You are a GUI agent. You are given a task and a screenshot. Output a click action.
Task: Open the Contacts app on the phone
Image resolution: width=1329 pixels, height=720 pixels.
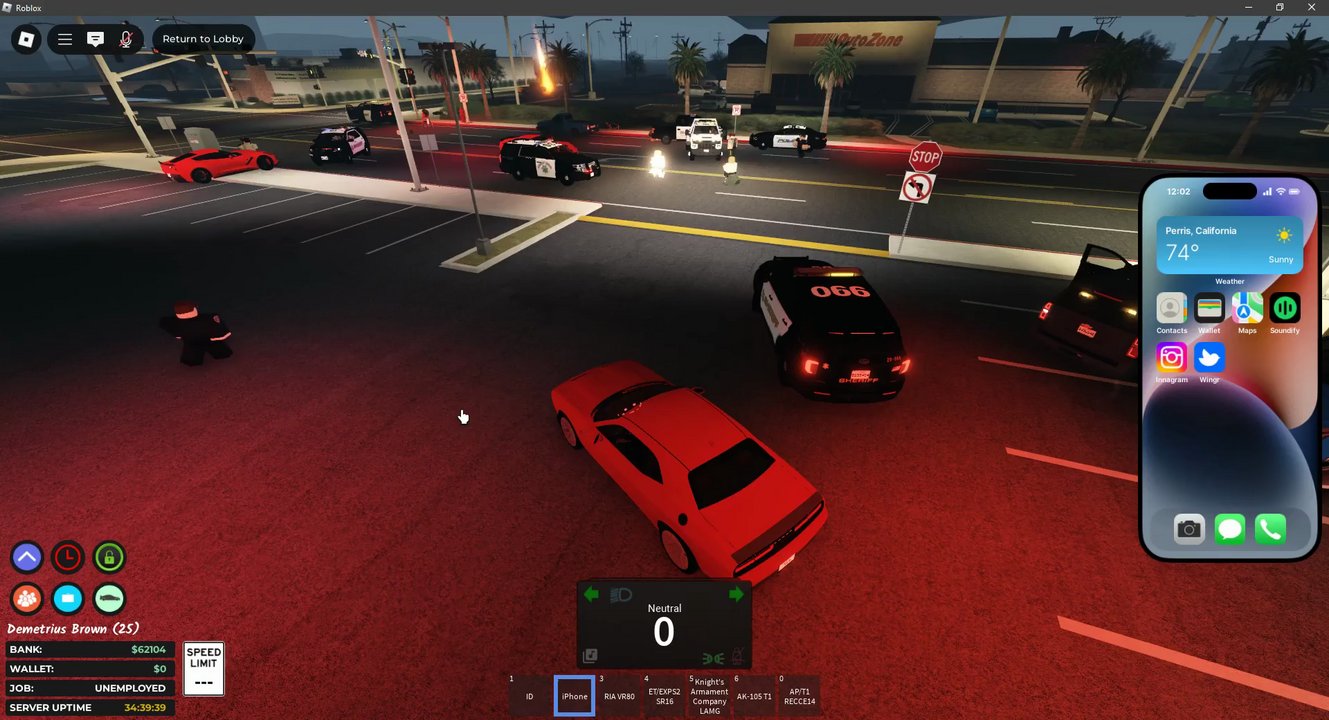pyautogui.click(x=1171, y=308)
